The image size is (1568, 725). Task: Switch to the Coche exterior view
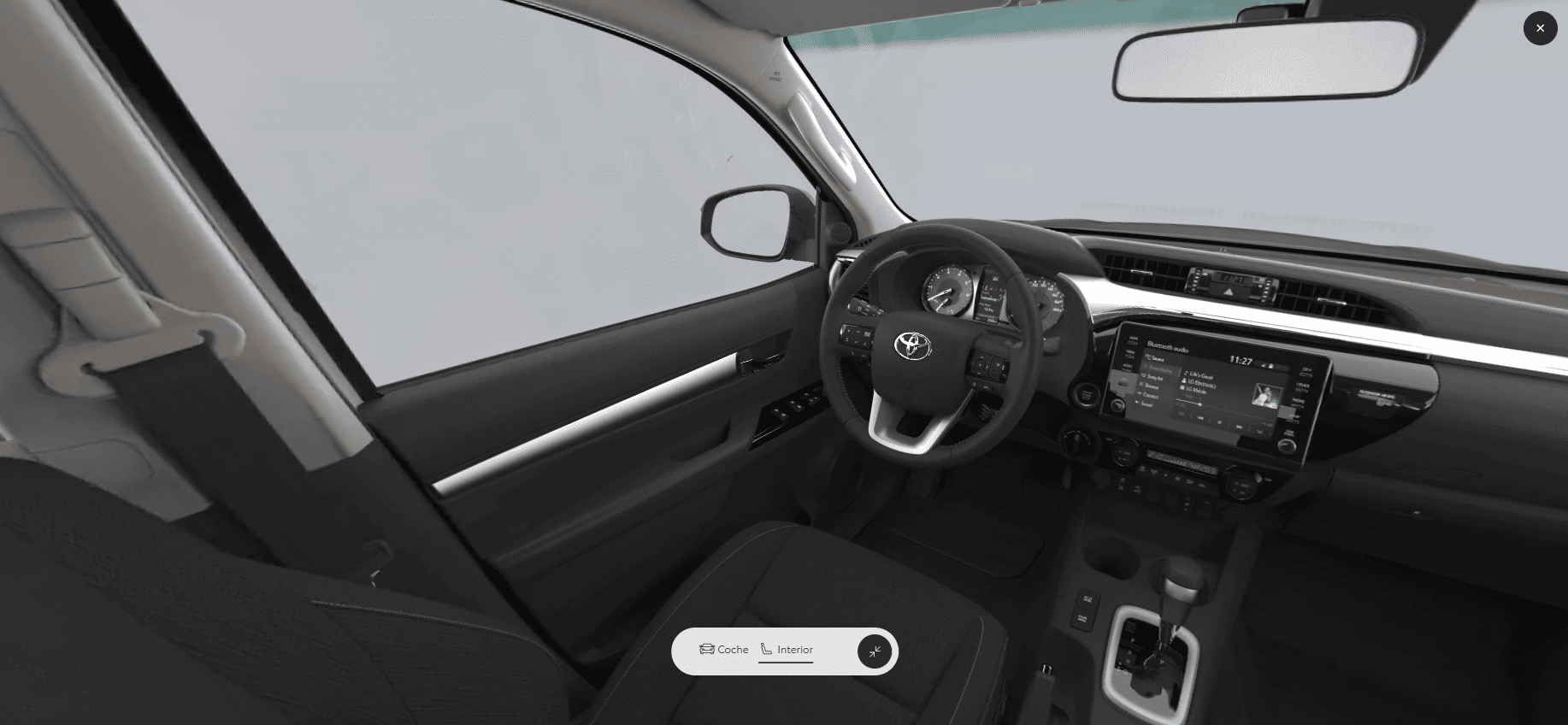pos(723,650)
